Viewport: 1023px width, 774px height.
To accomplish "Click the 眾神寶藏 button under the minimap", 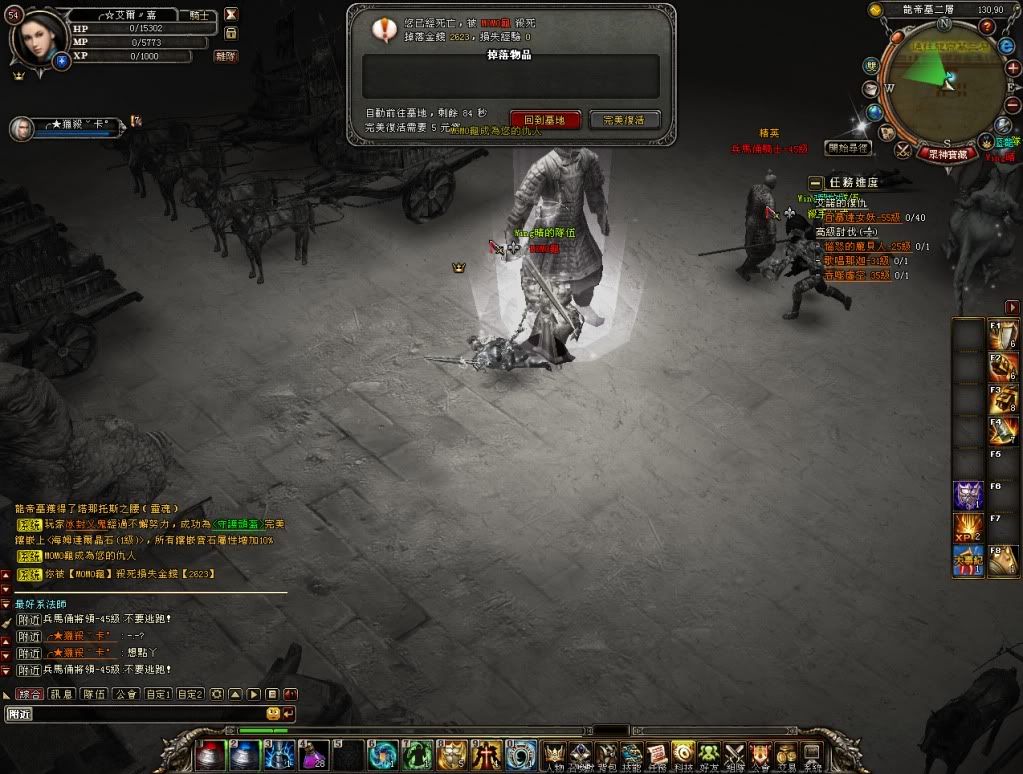I will (x=947, y=155).
